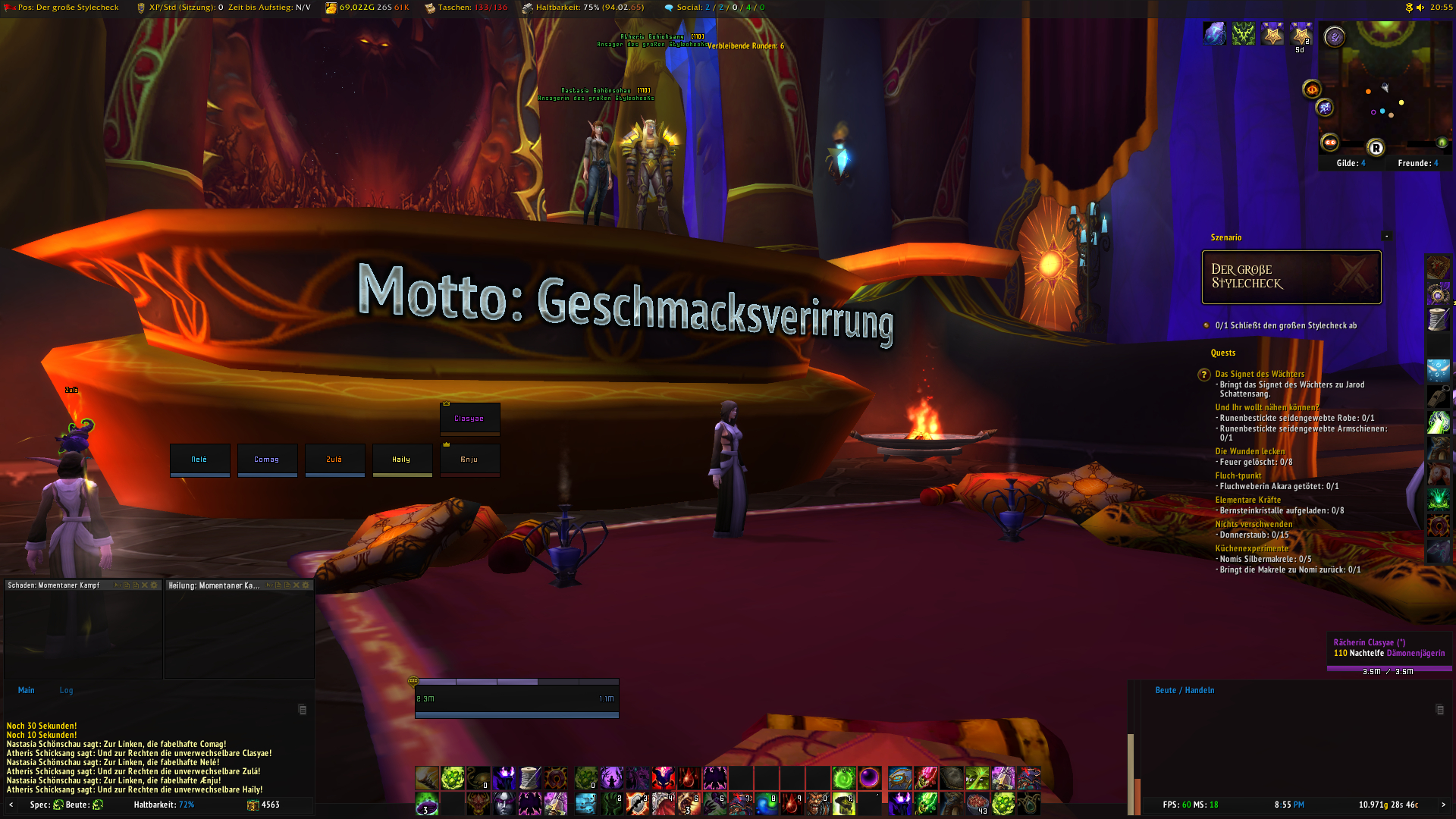
Task: Open the Gilde member list
Action: [x=1351, y=163]
